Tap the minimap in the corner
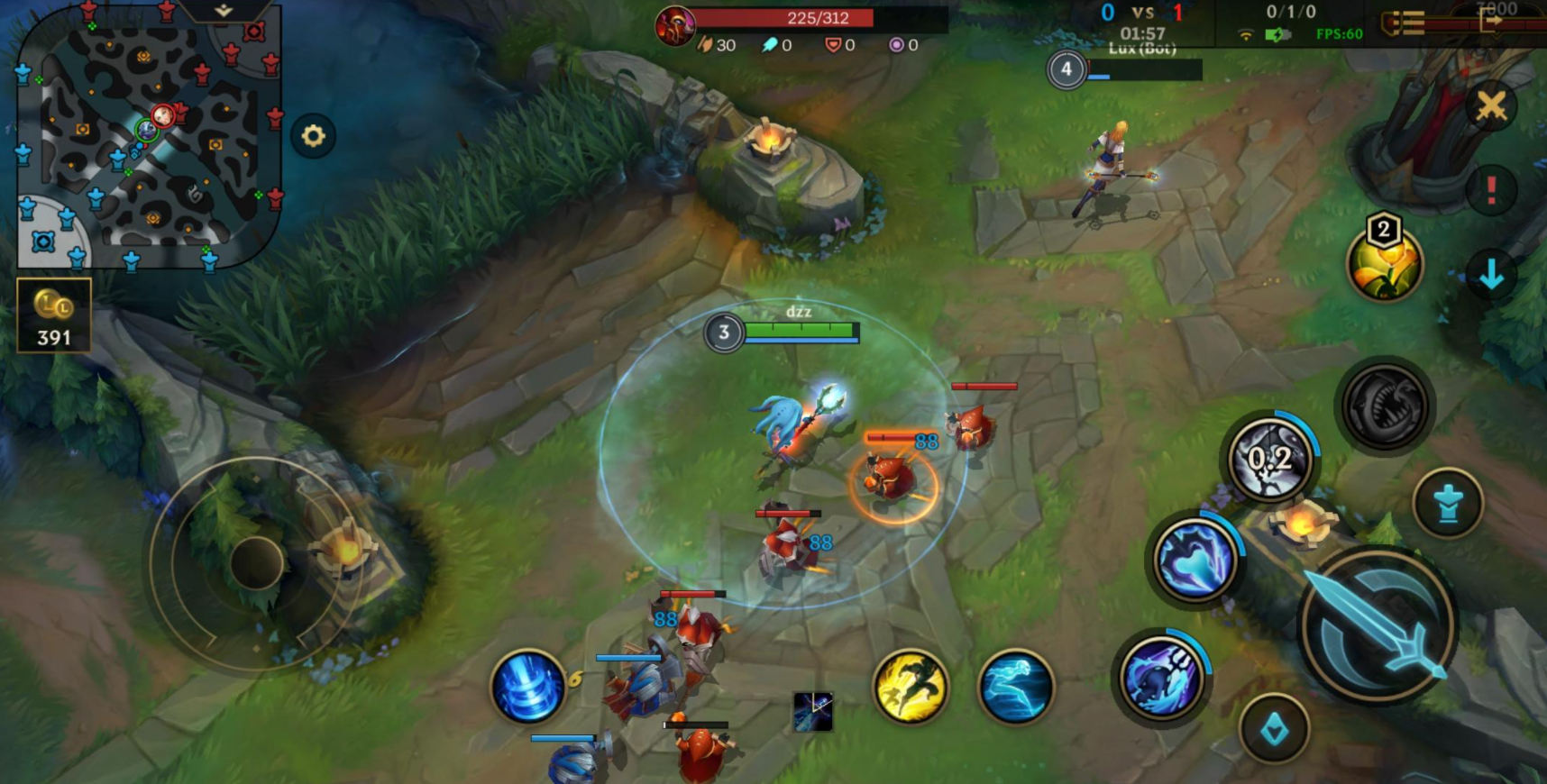This screenshot has height=784, width=1547. click(x=149, y=135)
